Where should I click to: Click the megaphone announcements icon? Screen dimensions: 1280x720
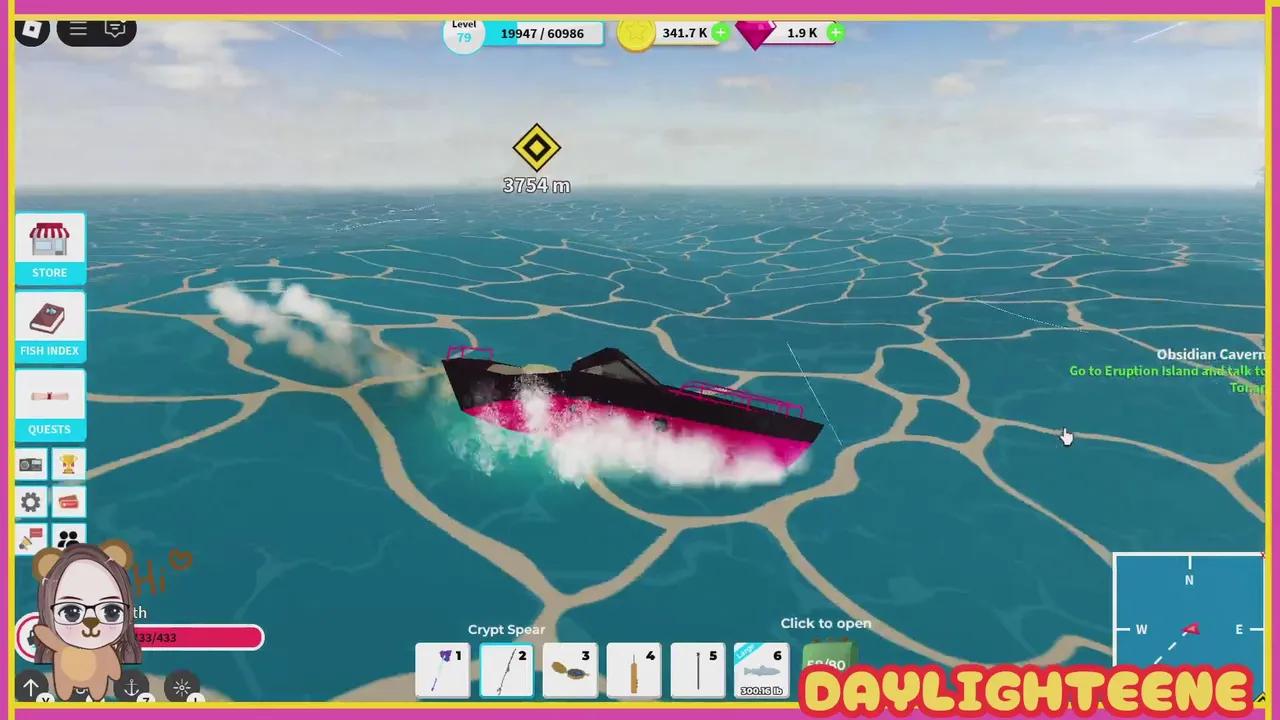point(30,540)
